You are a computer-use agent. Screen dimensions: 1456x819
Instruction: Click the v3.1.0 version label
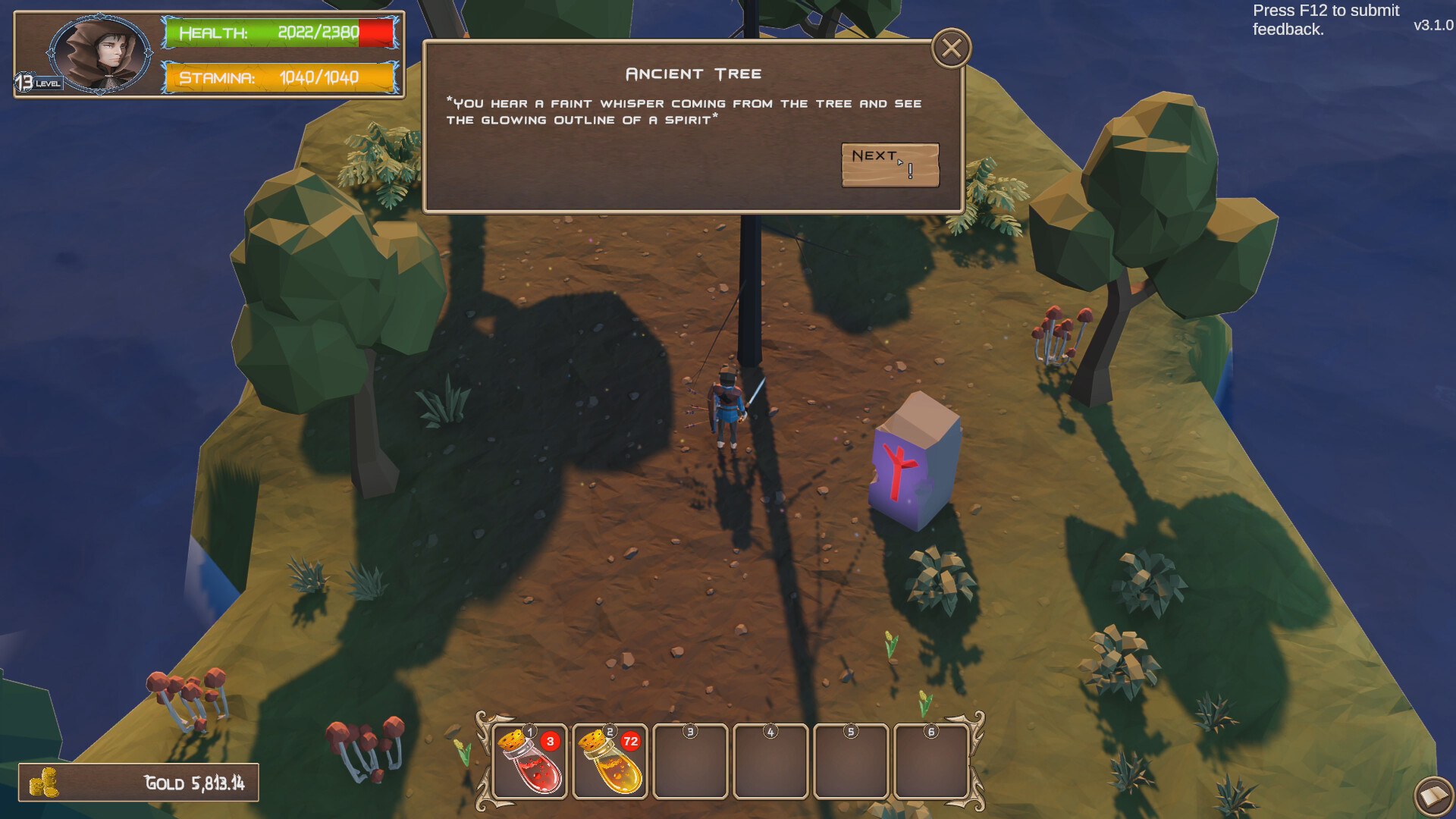coord(1438,25)
